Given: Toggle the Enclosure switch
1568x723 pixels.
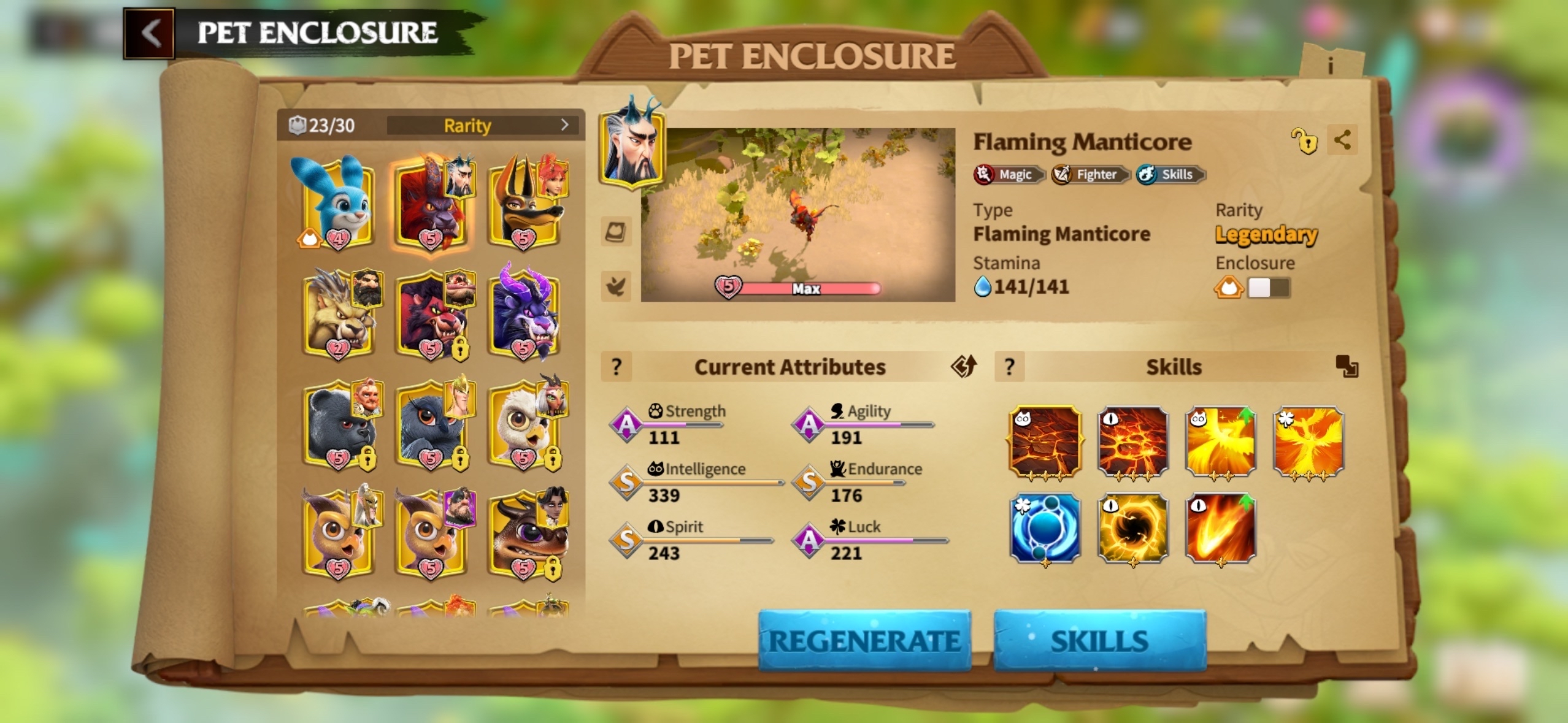Looking at the screenshot, I should pyautogui.click(x=1268, y=288).
